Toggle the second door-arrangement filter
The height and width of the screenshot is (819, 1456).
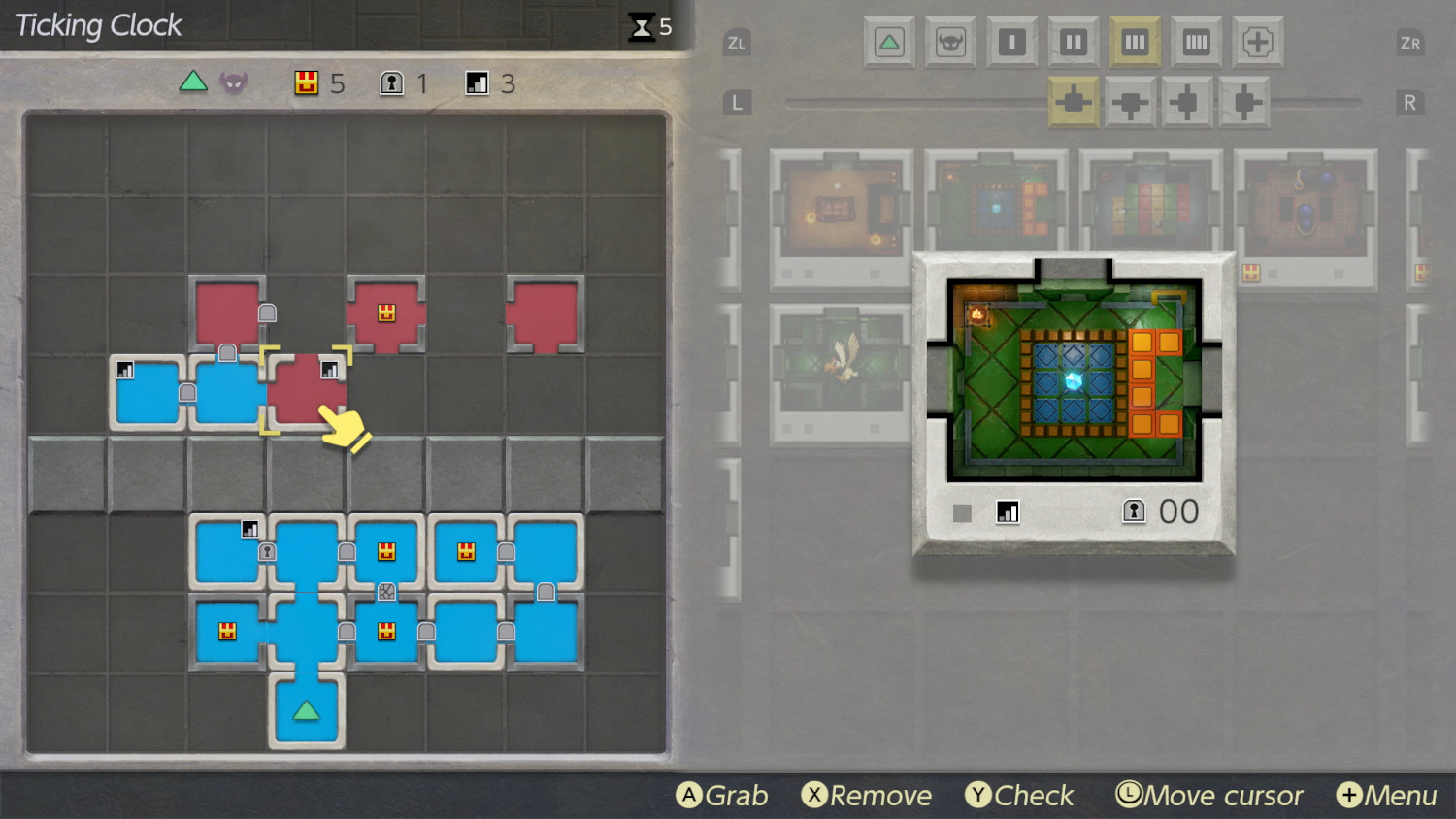click(1129, 101)
